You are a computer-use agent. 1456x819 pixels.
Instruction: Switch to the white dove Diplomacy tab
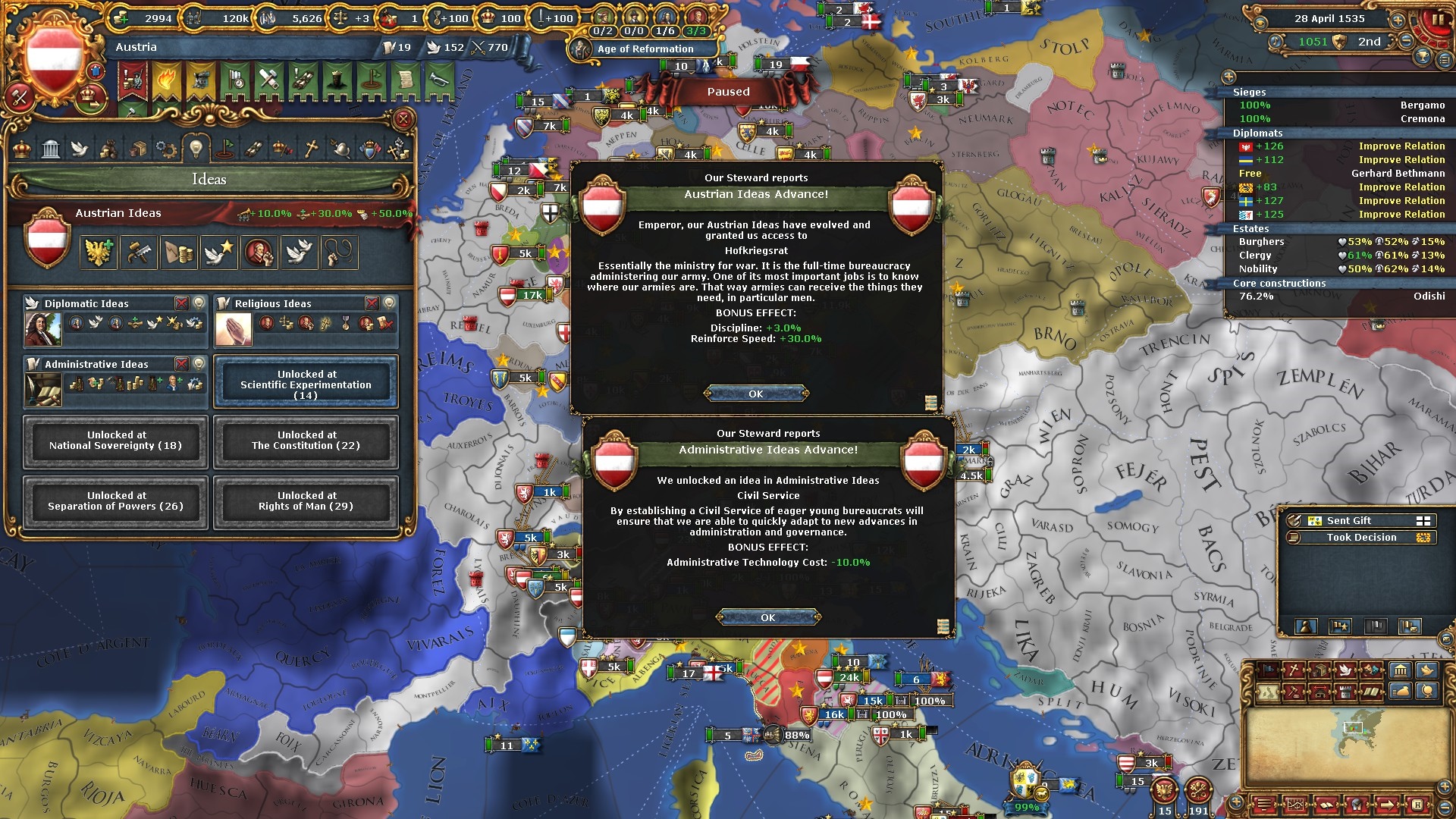click(x=80, y=149)
